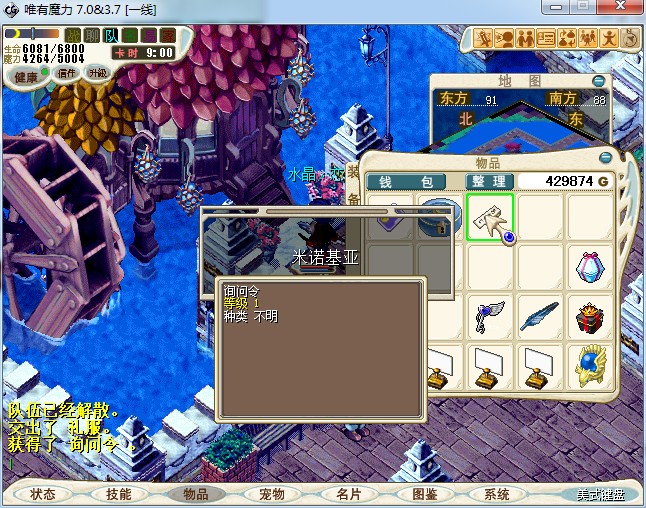Click the 钱包 wallet button

point(411,181)
